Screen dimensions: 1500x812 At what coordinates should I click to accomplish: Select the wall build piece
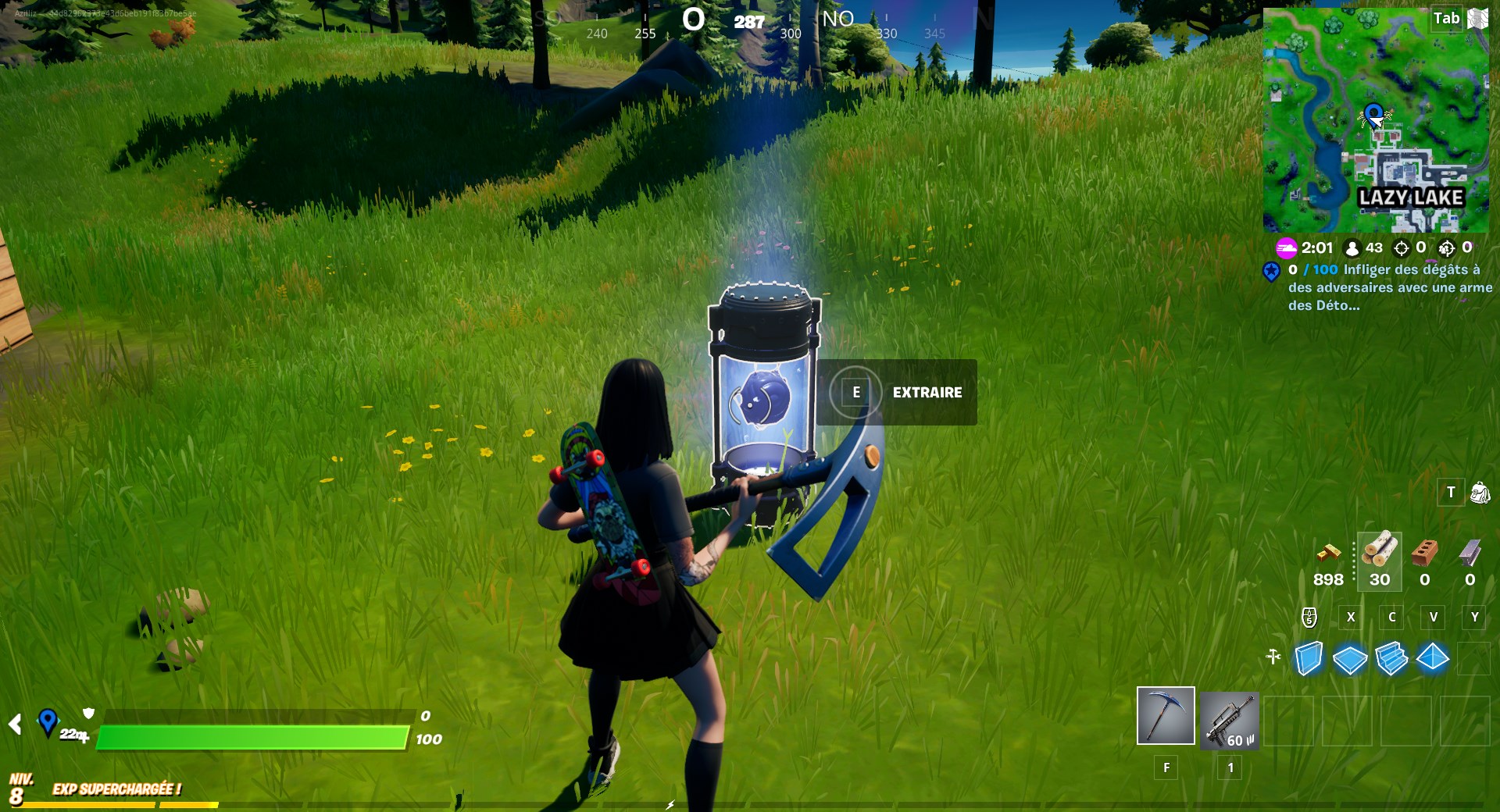click(x=1311, y=660)
